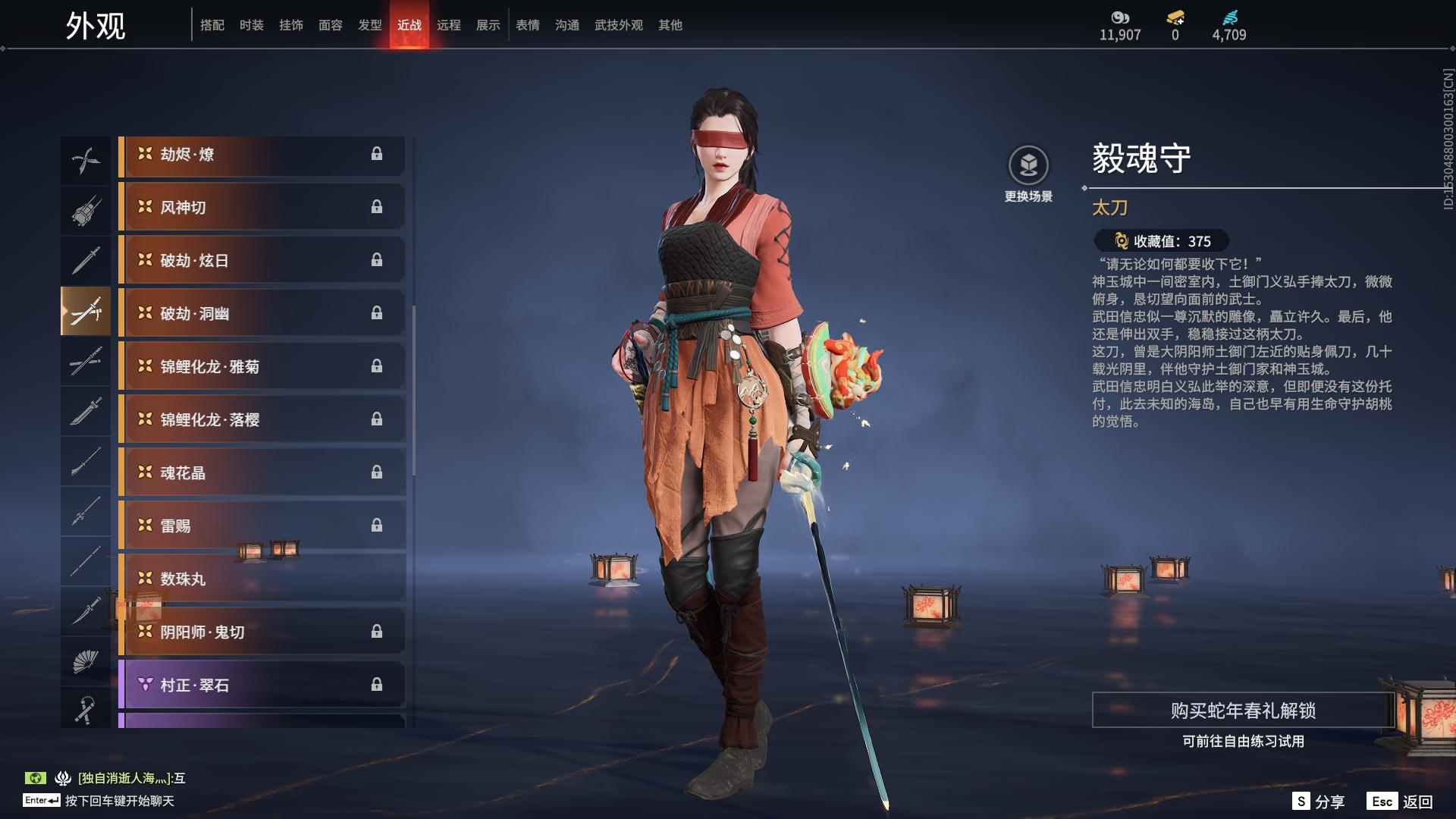Select the 风神切 skin entry
Viewport: 1456px width, 819px height.
[261, 207]
